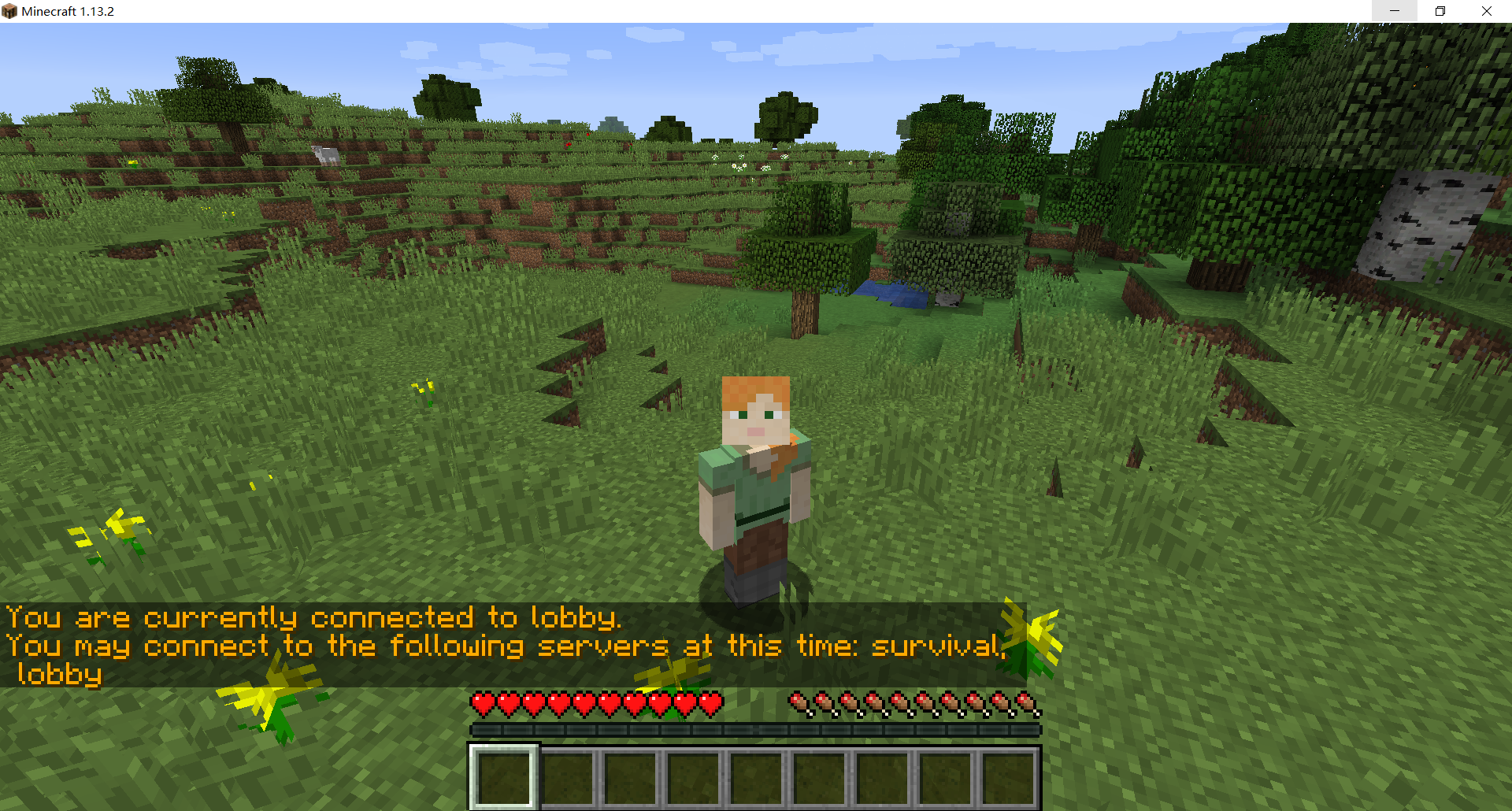Minimize the Minecraft window
This screenshot has width=1512, height=811.
(x=1395, y=11)
